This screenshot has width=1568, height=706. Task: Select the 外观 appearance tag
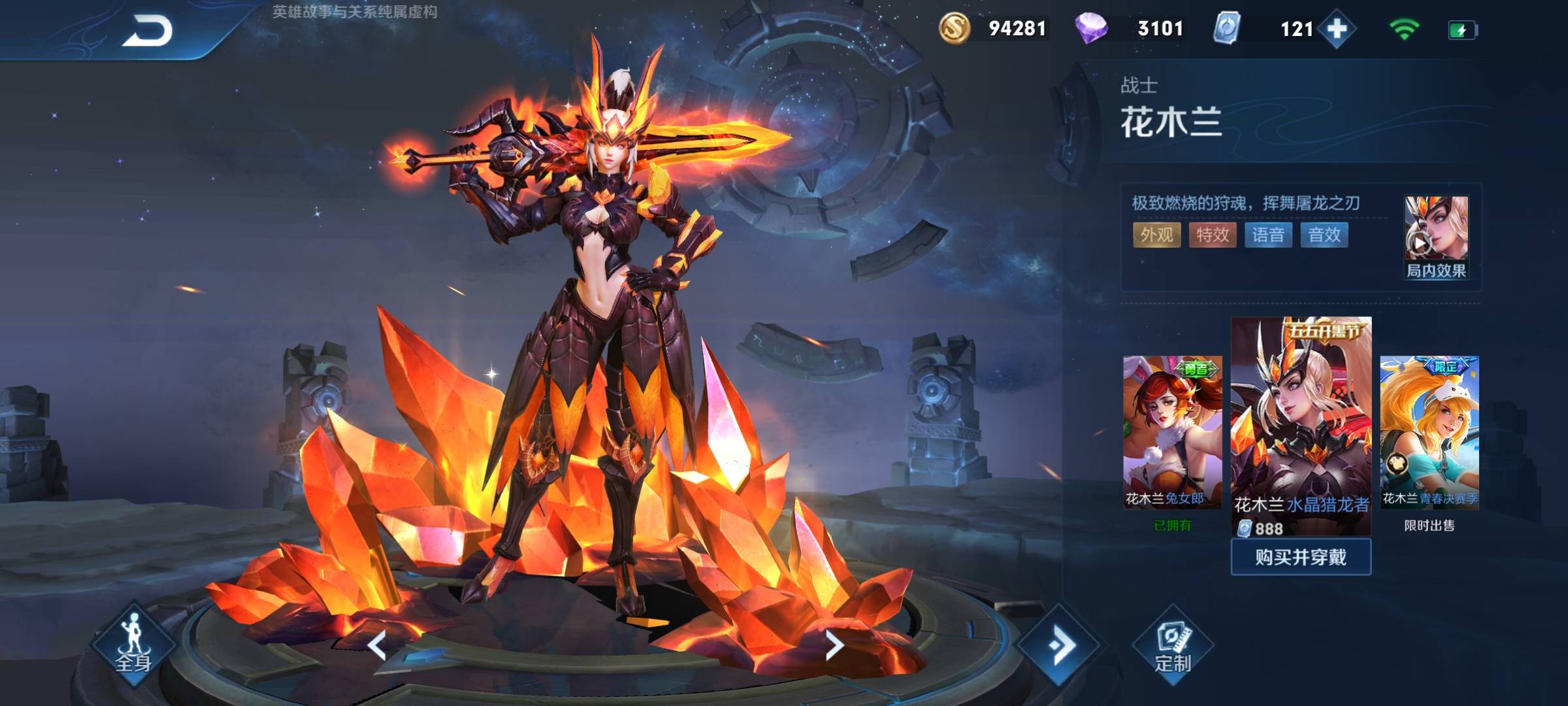[x=1156, y=235]
